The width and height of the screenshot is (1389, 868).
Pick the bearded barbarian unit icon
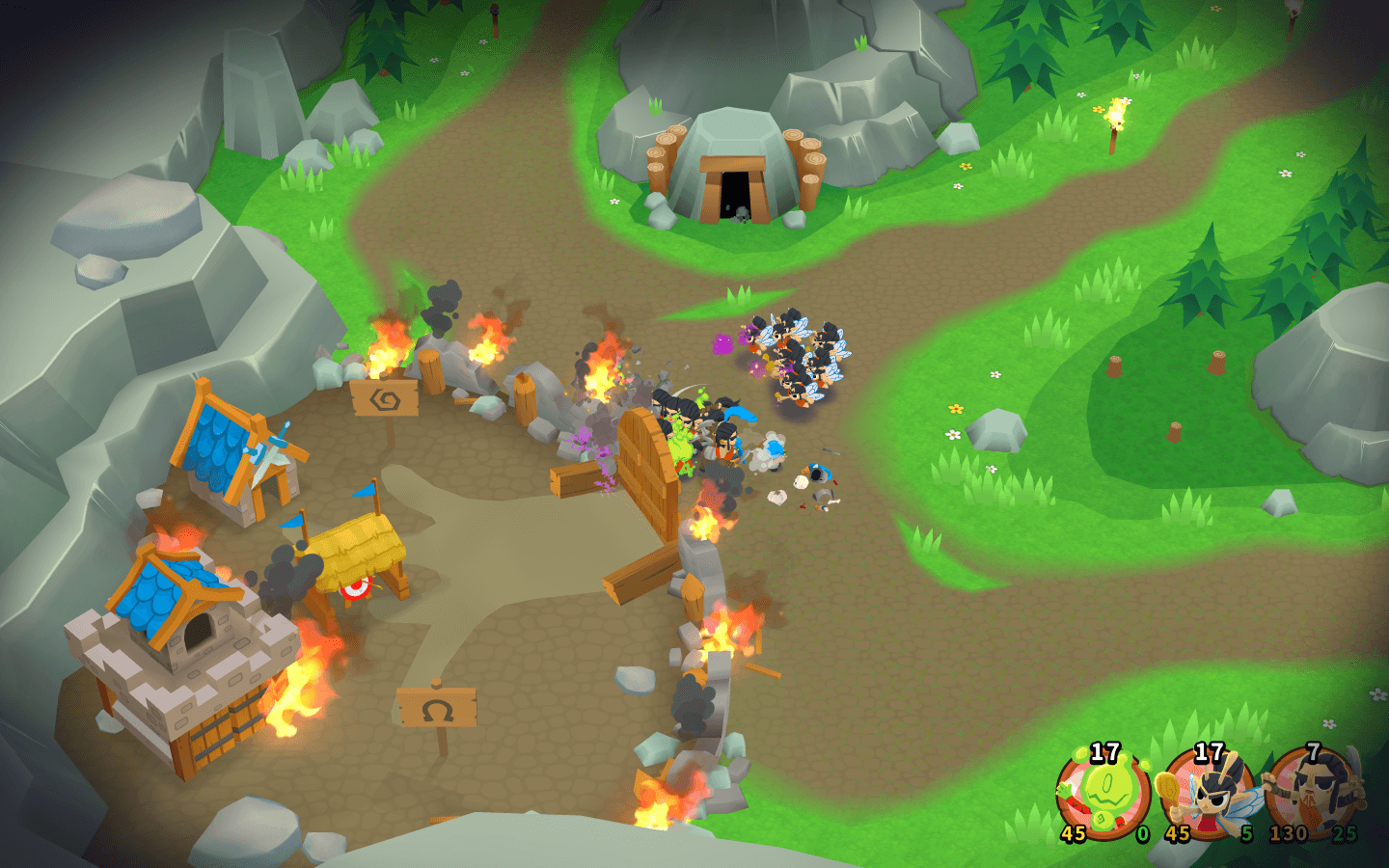[1313, 793]
